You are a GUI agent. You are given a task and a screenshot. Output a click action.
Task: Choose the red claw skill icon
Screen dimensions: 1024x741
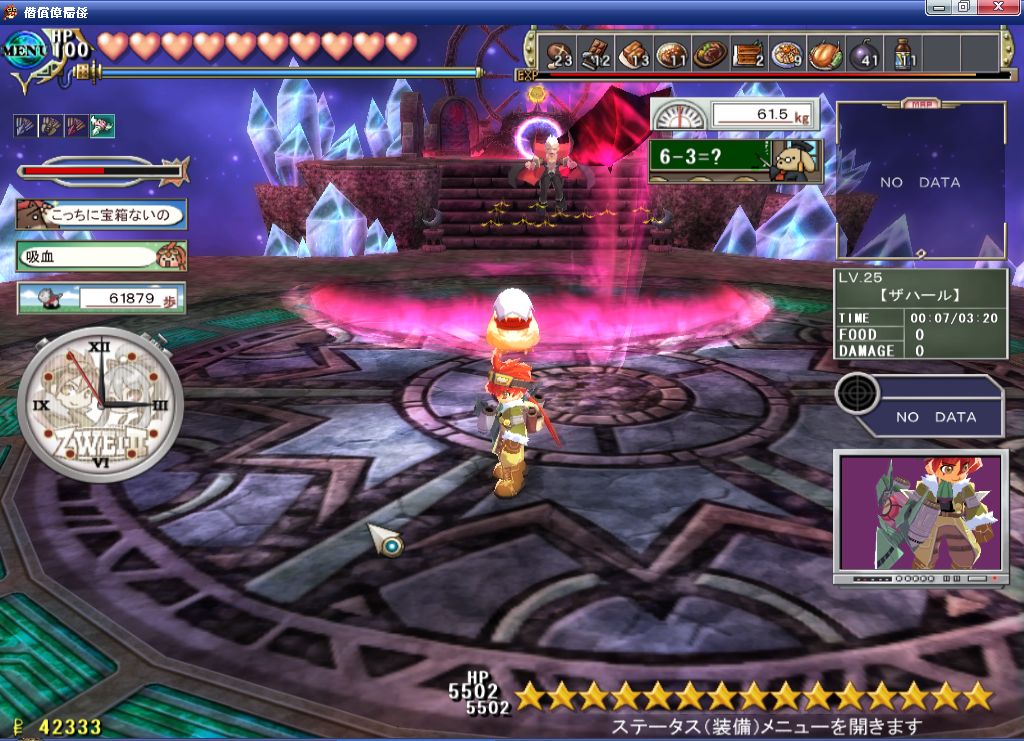tap(76, 126)
